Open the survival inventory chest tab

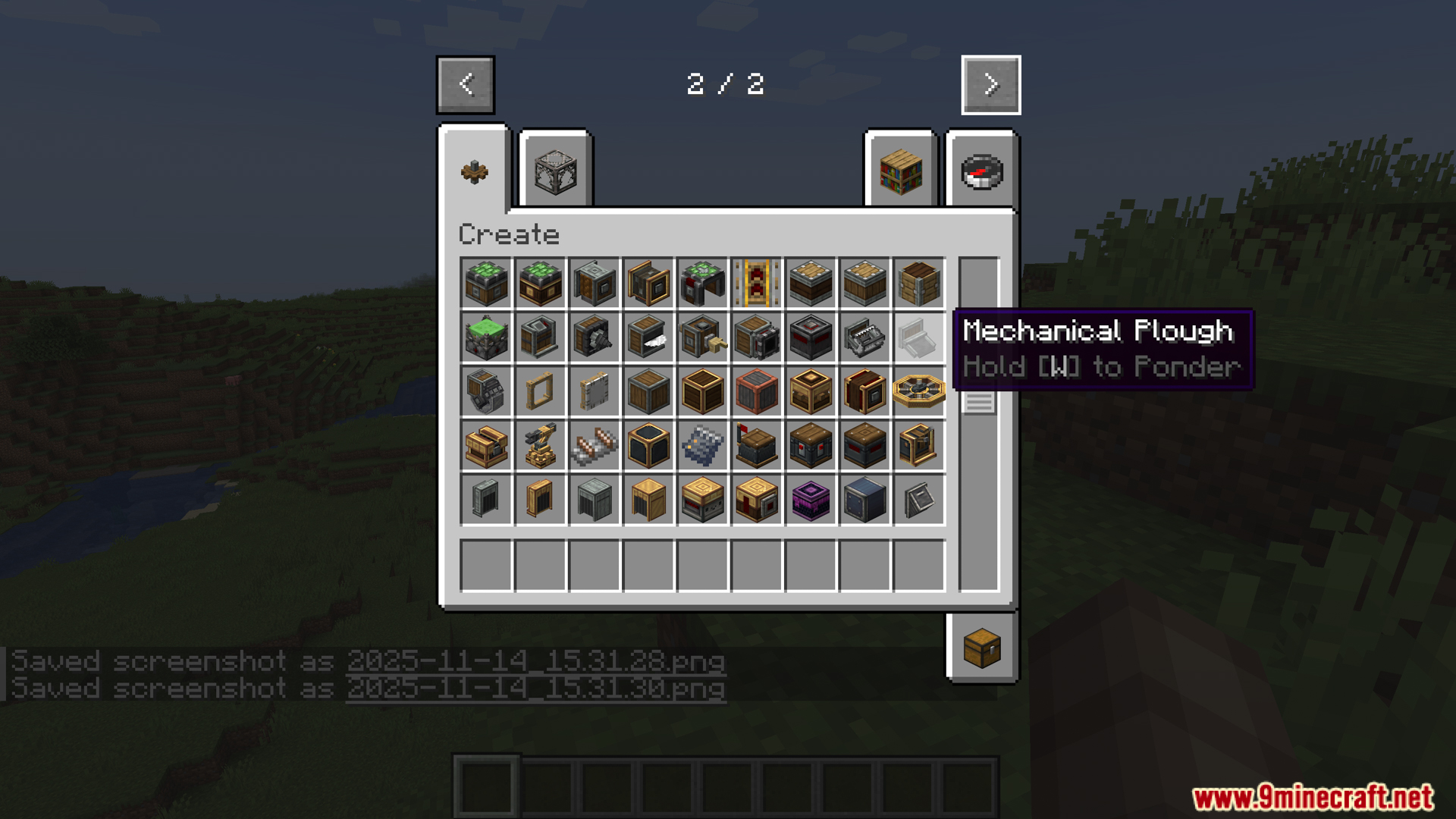point(982,648)
